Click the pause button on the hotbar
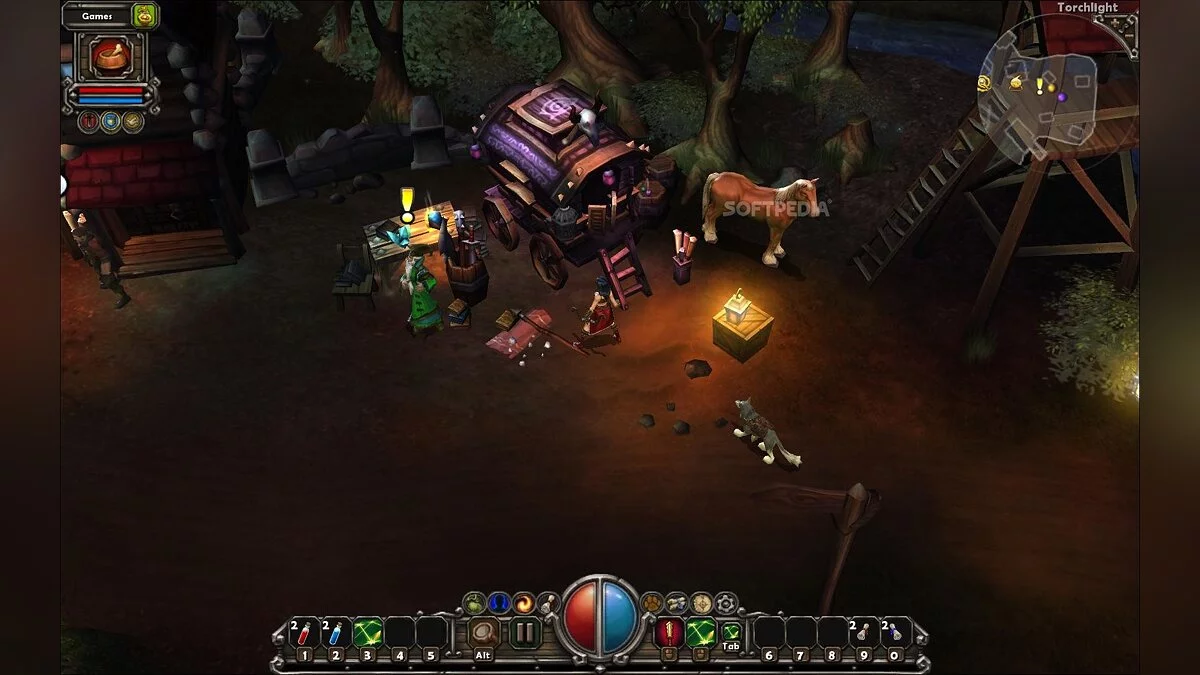This screenshot has height=675, width=1200. click(x=524, y=632)
